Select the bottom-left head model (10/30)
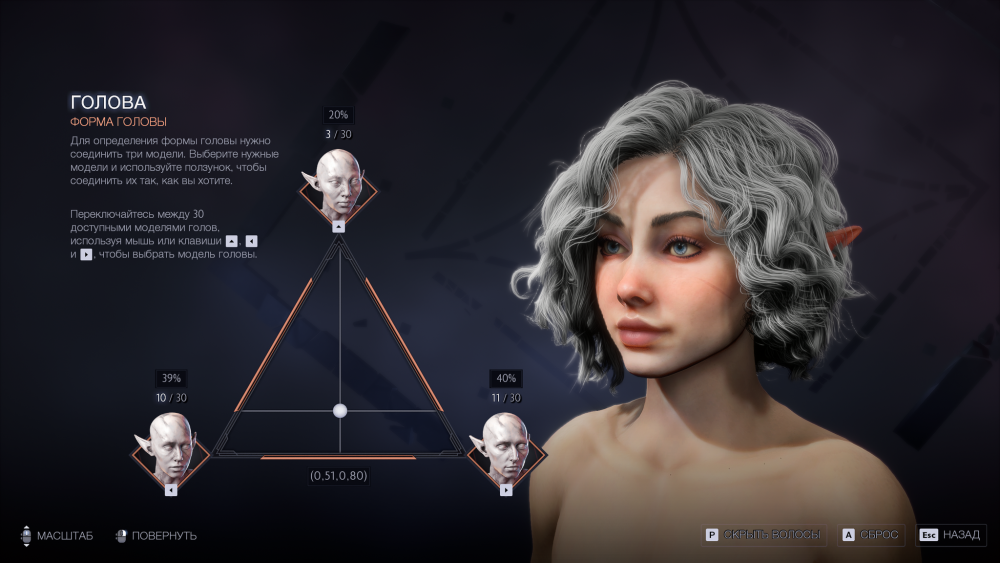 pos(171,448)
